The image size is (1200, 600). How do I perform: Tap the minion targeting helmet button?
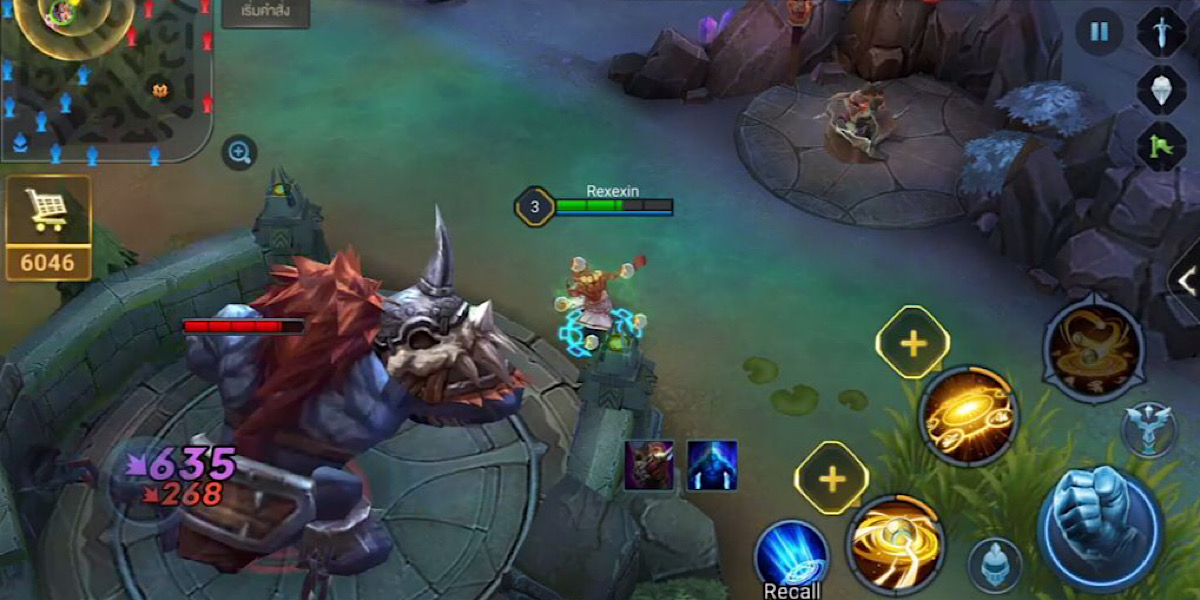tap(994, 565)
